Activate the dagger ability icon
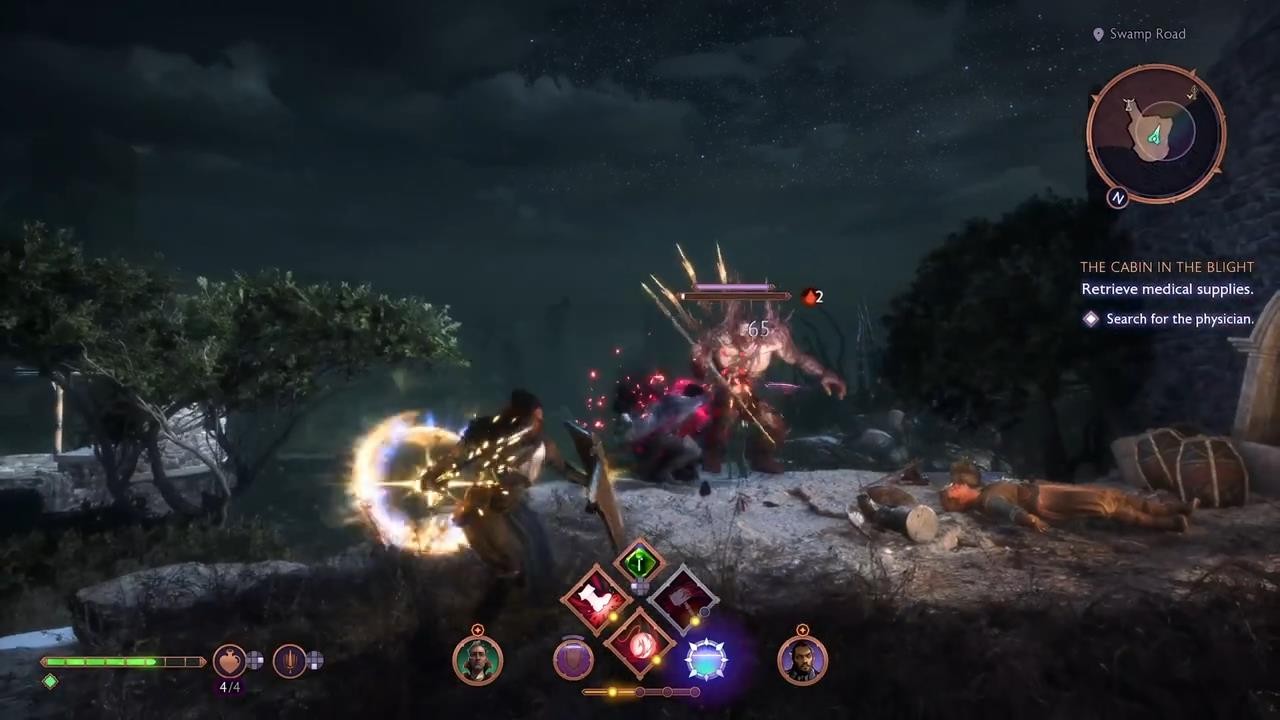The image size is (1280, 720). 290,660
